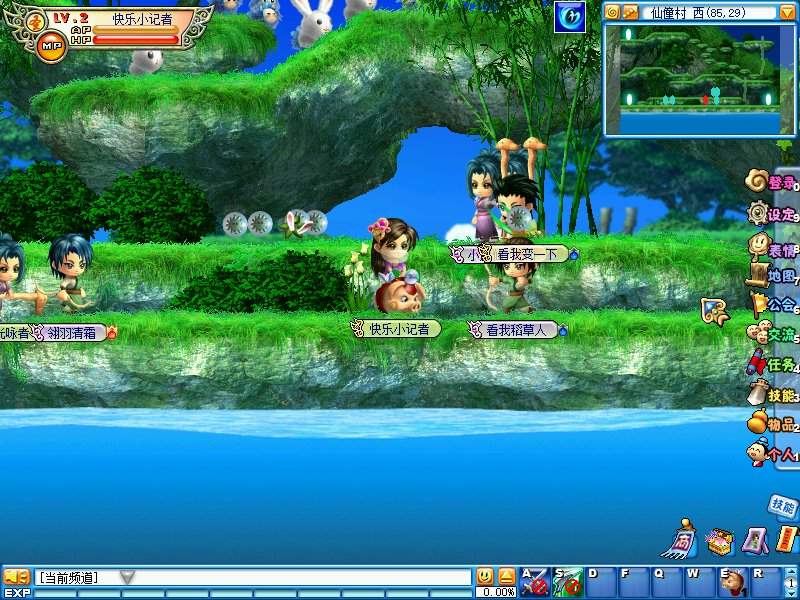Open the 交流 social menu
Image resolution: width=800 pixels, height=600 pixels.
774,335
